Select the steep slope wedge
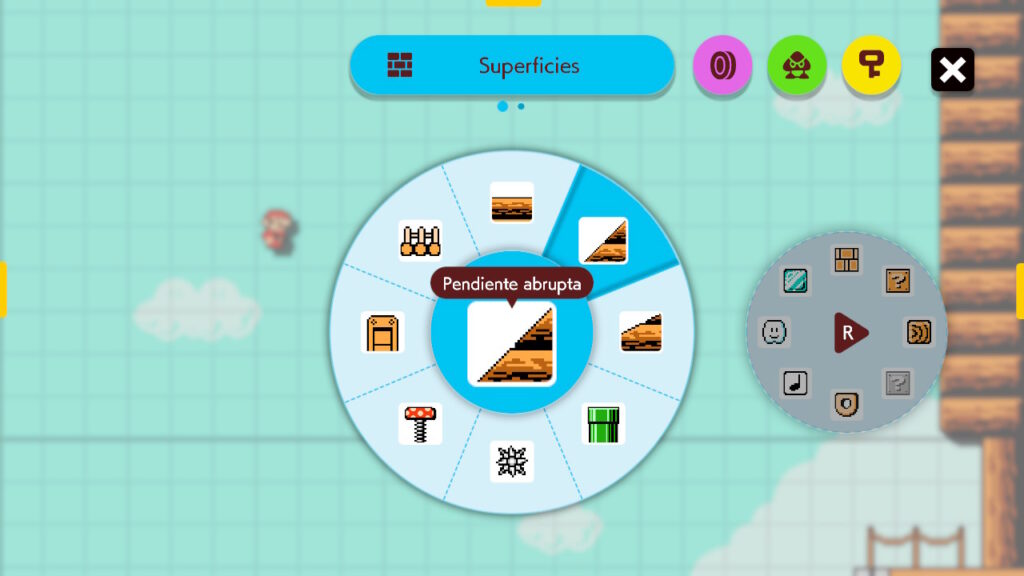The width and height of the screenshot is (1024, 576). (x=603, y=240)
